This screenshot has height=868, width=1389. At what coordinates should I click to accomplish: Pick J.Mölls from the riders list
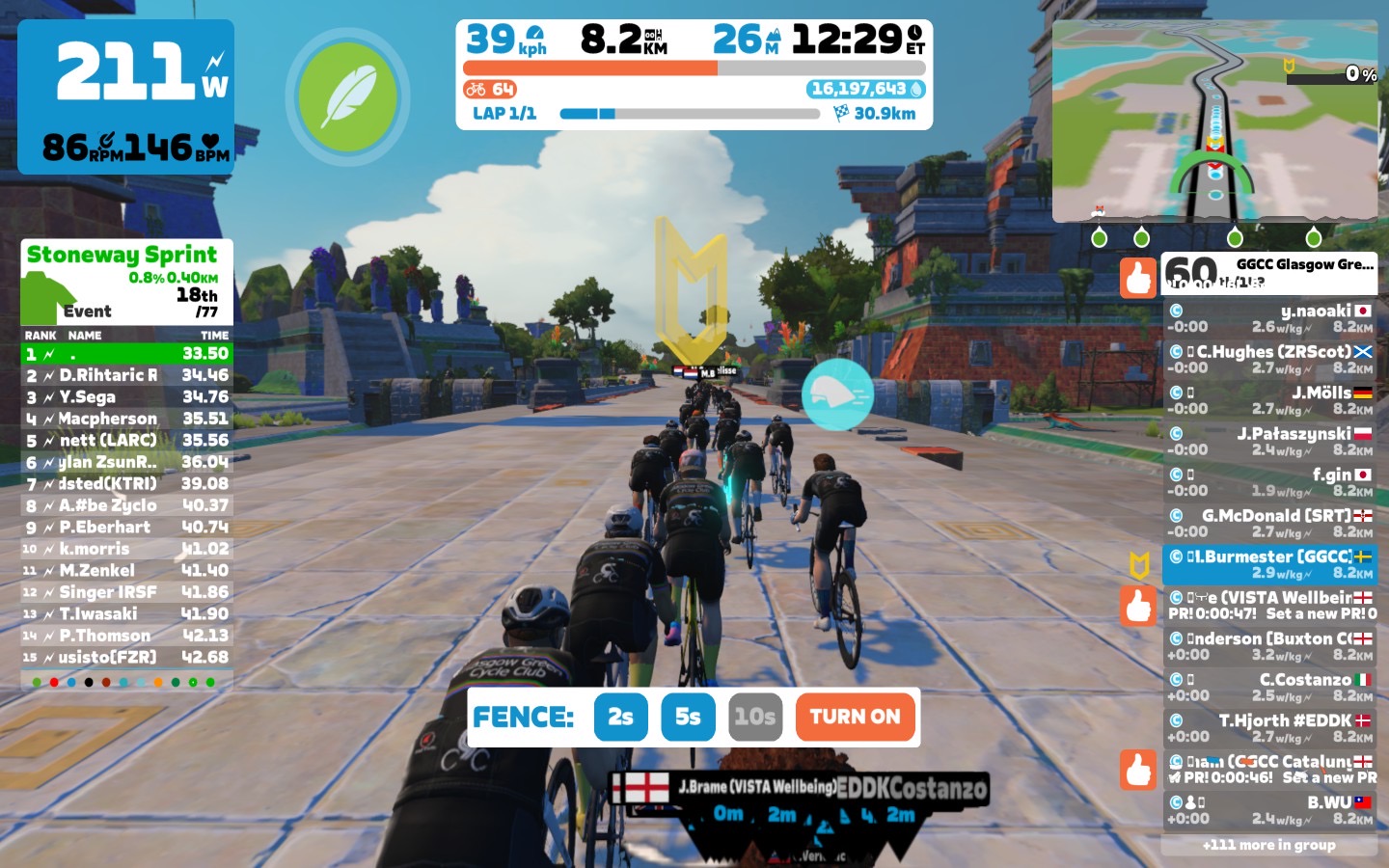point(1269,400)
